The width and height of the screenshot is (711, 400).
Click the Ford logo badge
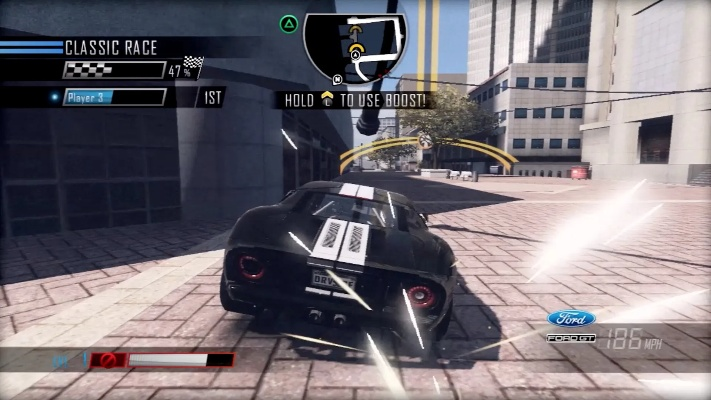pyautogui.click(x=571, y=319)
